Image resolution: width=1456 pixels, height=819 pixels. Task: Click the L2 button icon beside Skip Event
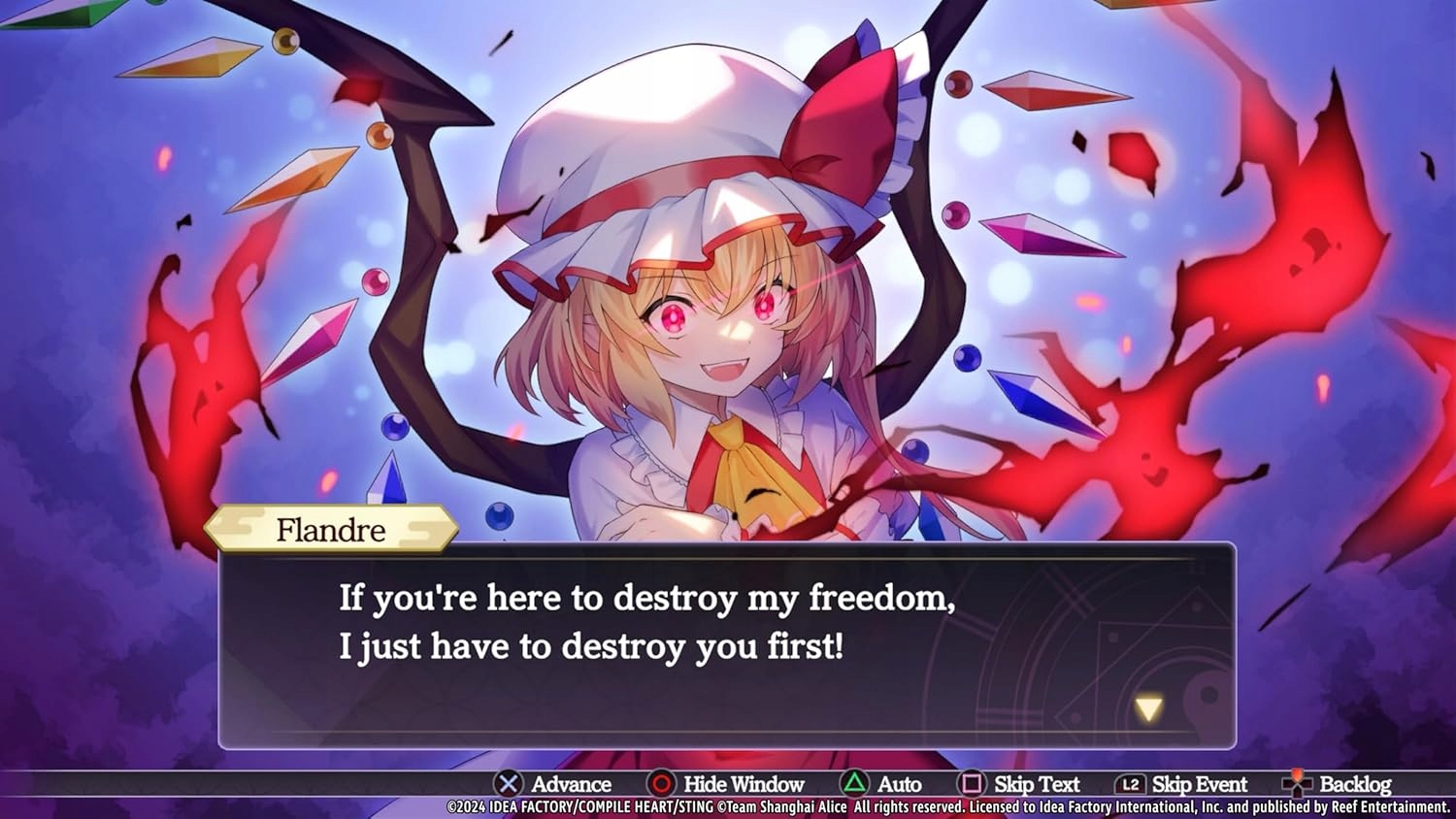(x=1131, y=784)
